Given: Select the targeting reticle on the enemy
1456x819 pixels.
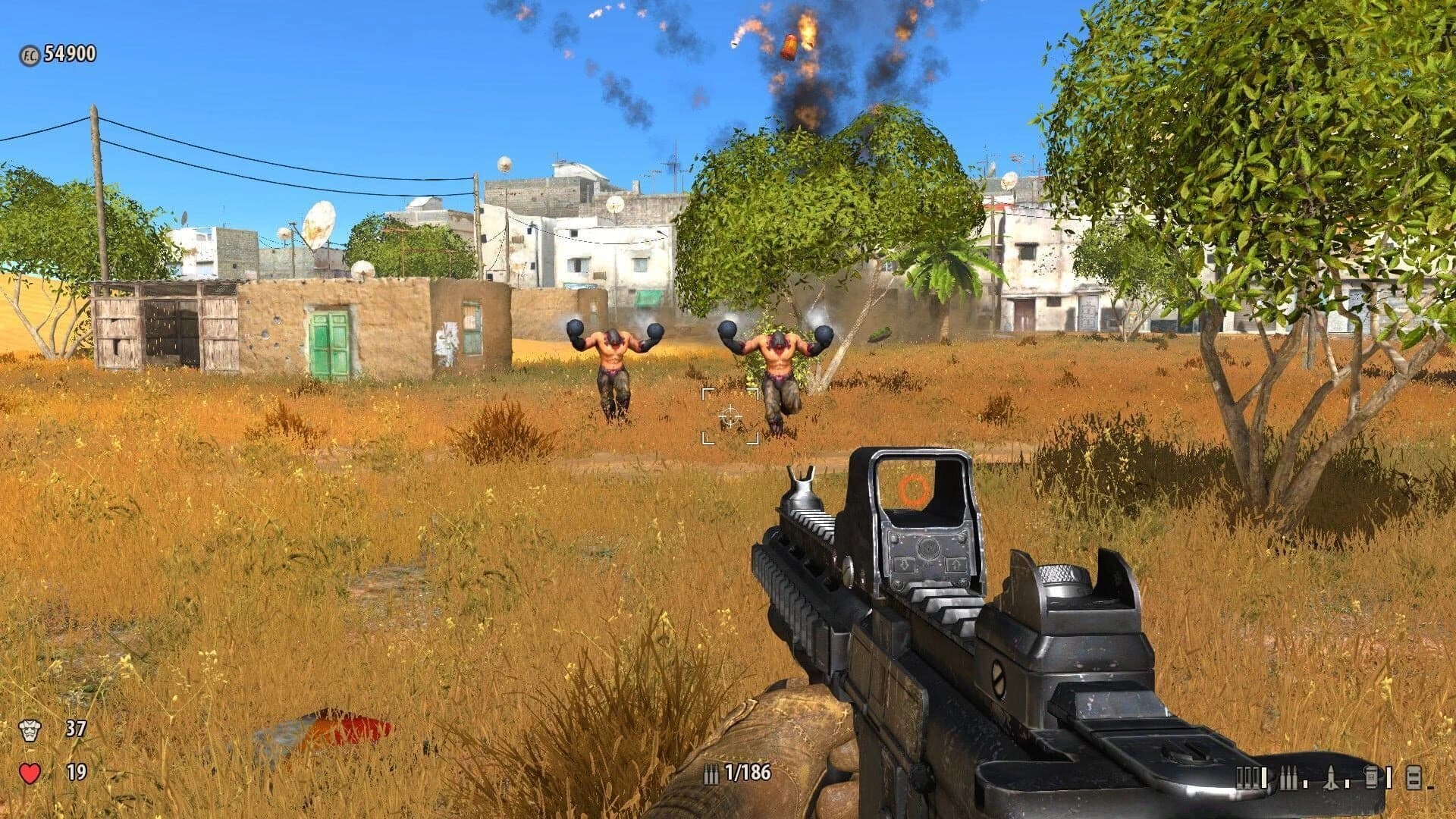Looking at the screenshot, I should click(730, 415).
